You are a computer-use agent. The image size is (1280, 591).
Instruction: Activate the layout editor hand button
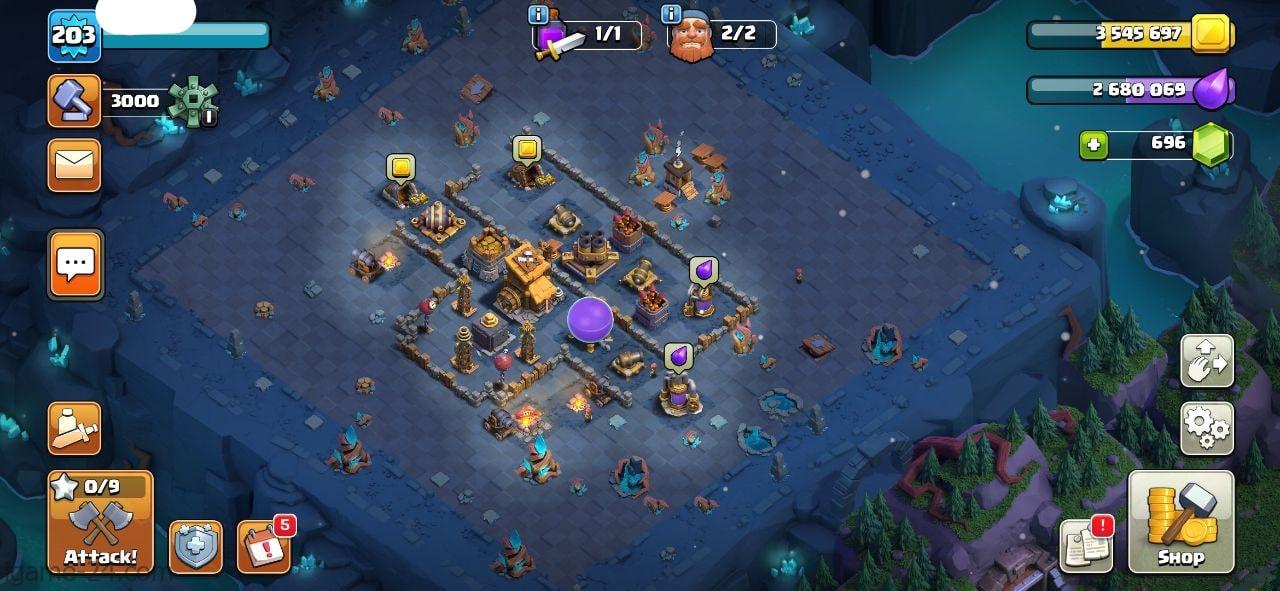point(1207,361)
